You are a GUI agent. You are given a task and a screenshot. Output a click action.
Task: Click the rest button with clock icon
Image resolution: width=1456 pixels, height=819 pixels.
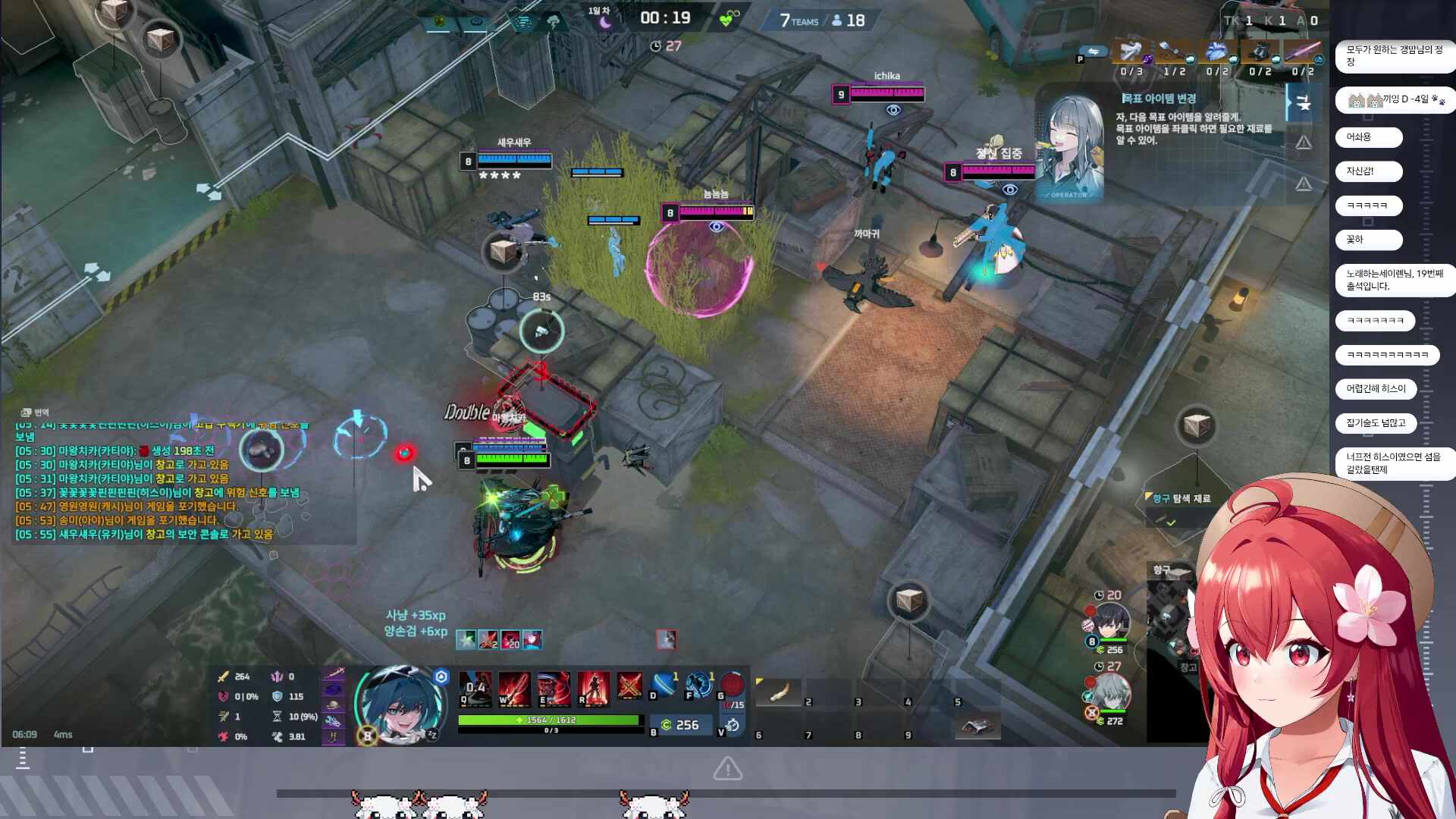point(733,726)
